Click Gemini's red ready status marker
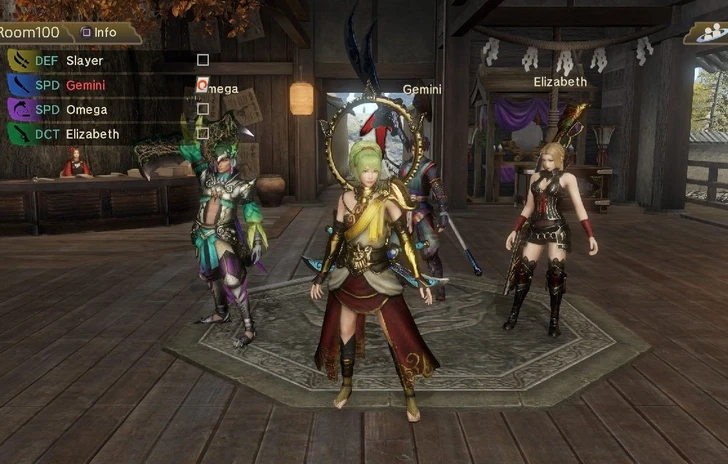Screen dimensions: 728x464 [x=203, y=84]
